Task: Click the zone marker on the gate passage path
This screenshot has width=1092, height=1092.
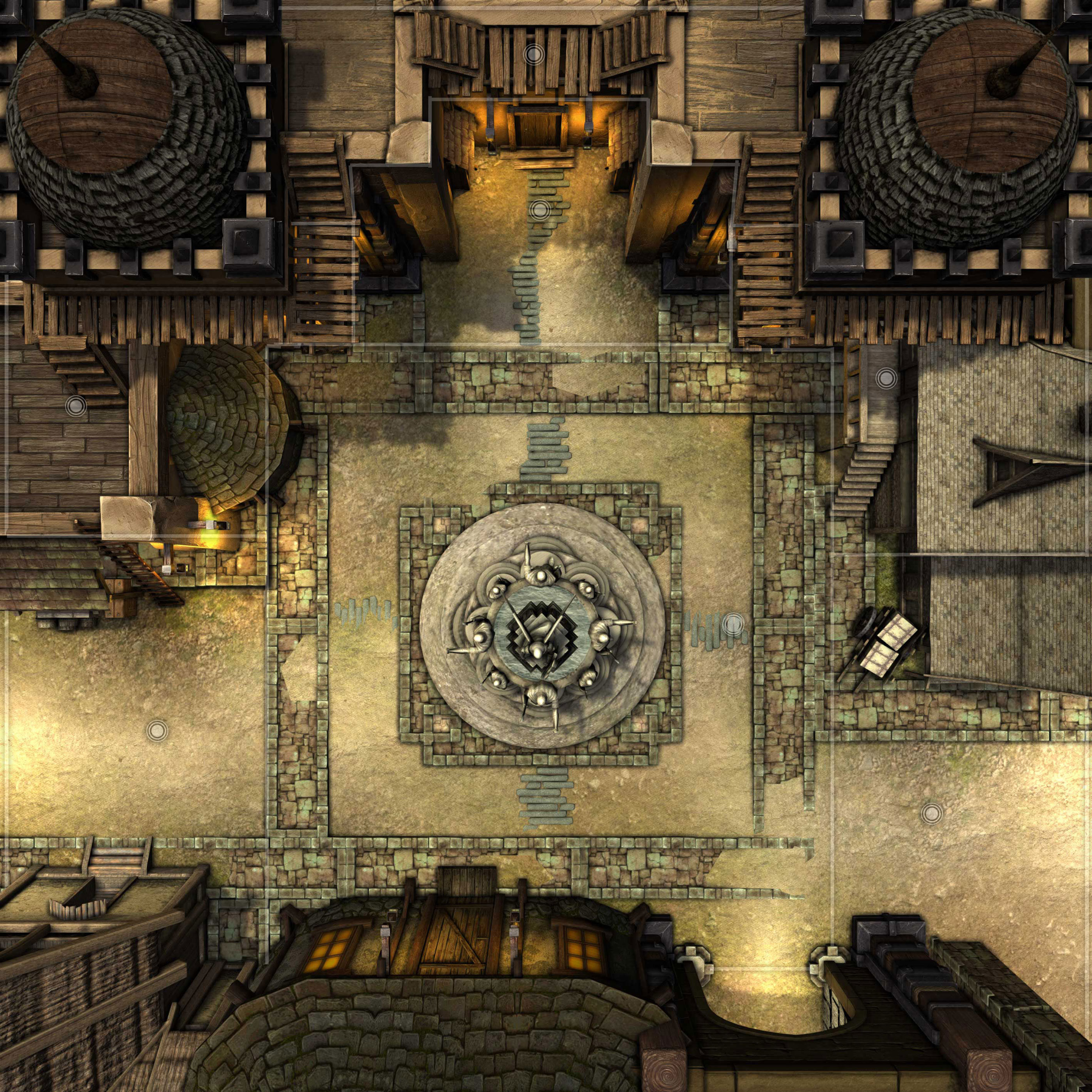Action: (540, 210)
